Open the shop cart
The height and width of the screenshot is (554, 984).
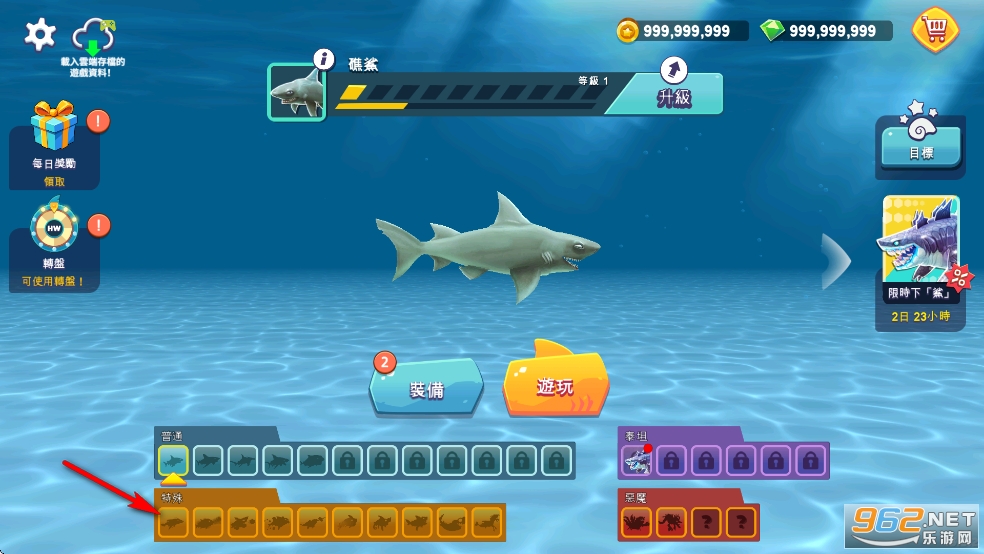pos(934,30)
